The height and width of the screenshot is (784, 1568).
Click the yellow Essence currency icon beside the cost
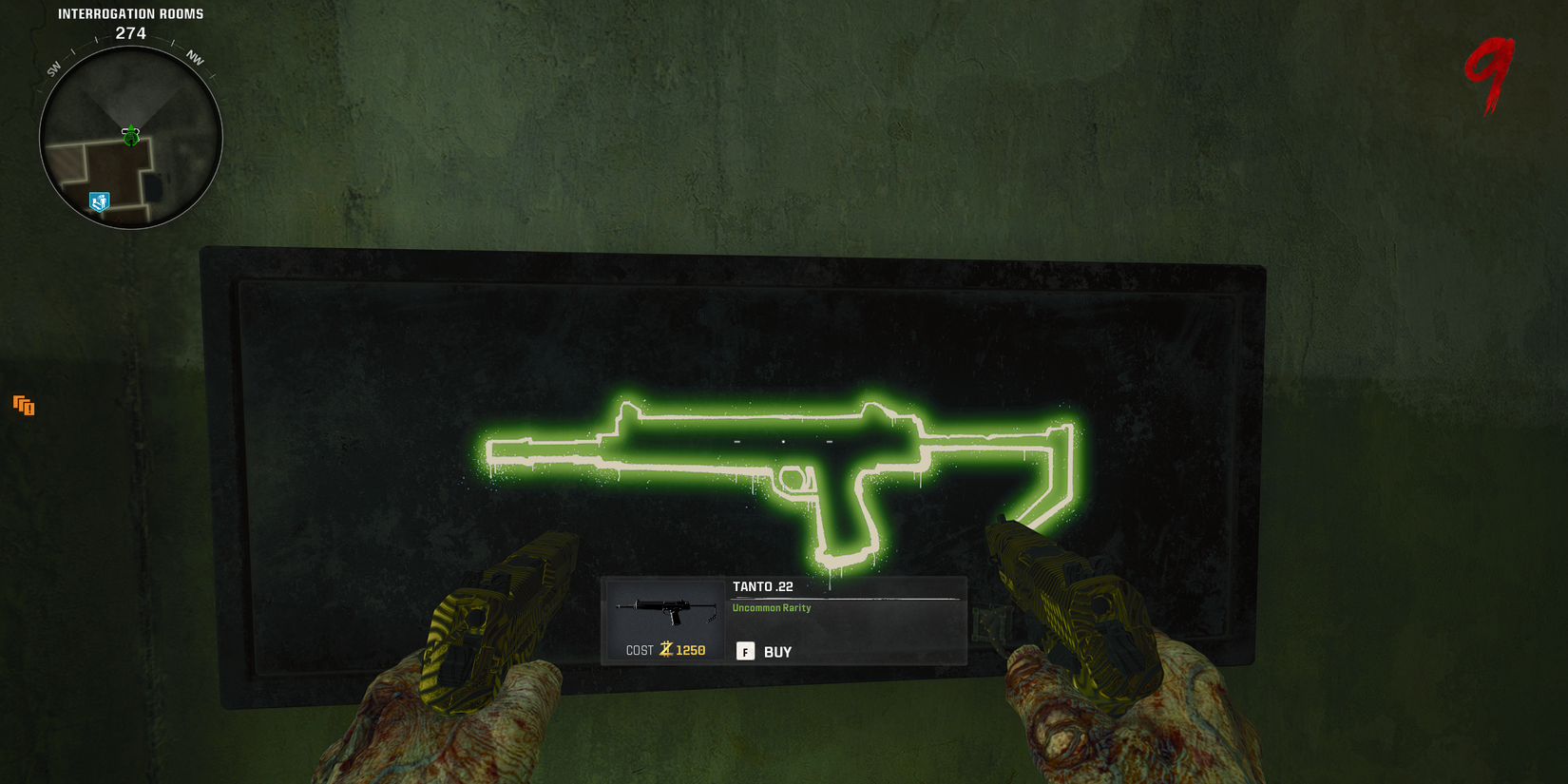[666, 650]
